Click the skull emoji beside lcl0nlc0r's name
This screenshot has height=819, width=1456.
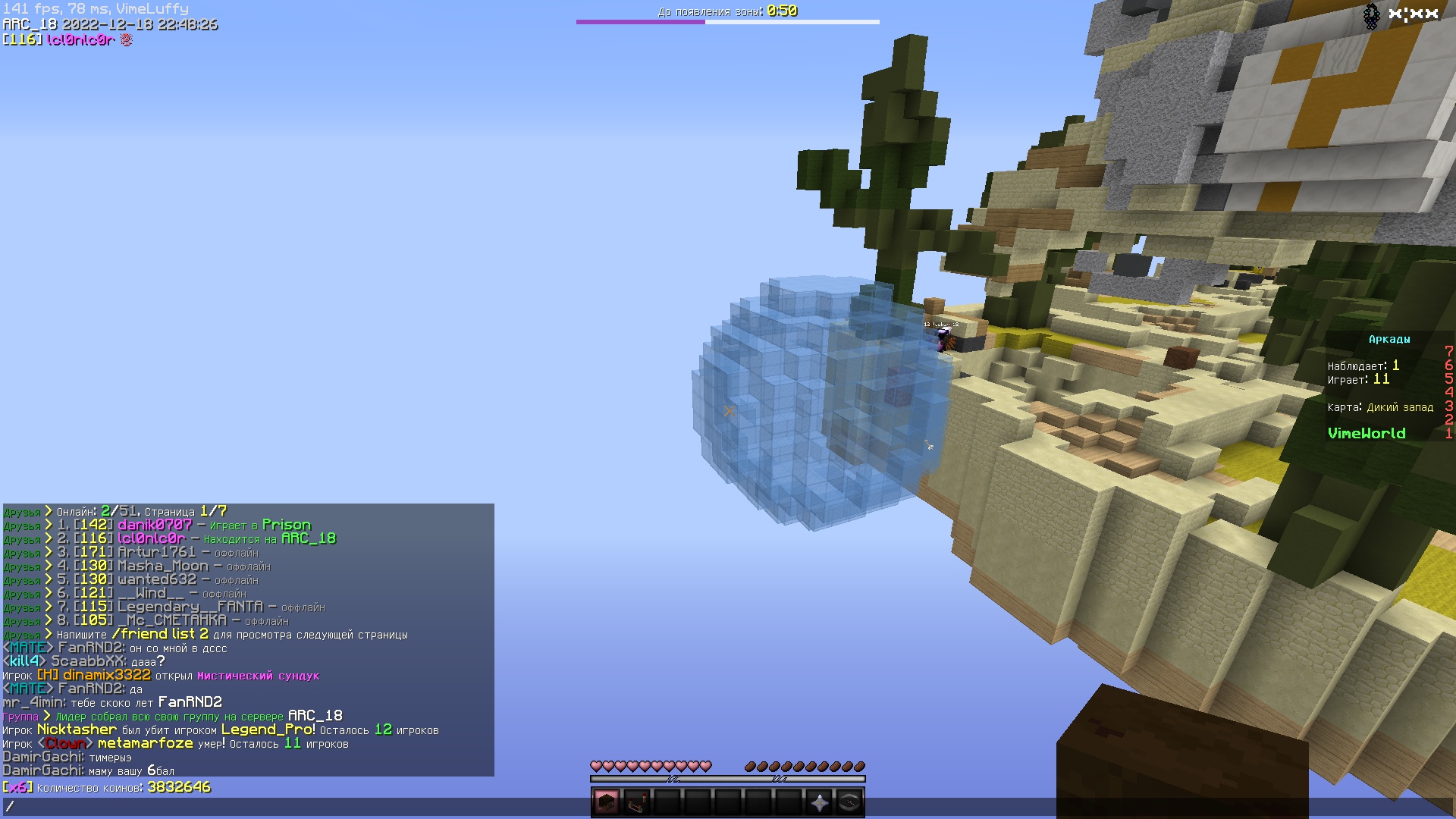click(x=126, y=40)
